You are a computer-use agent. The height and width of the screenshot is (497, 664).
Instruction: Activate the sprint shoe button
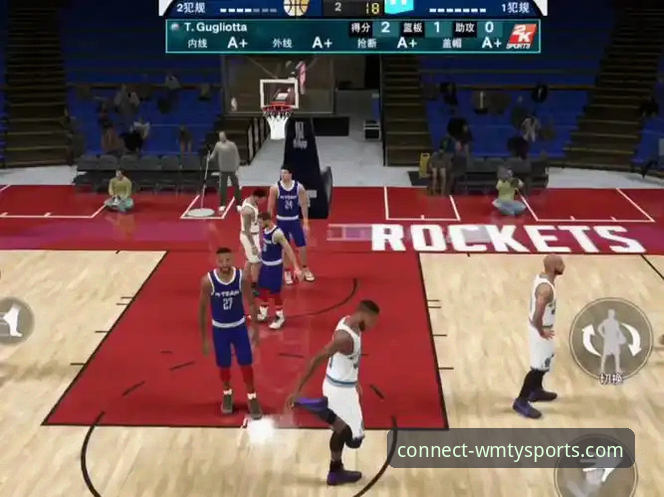tap(14, 320)
